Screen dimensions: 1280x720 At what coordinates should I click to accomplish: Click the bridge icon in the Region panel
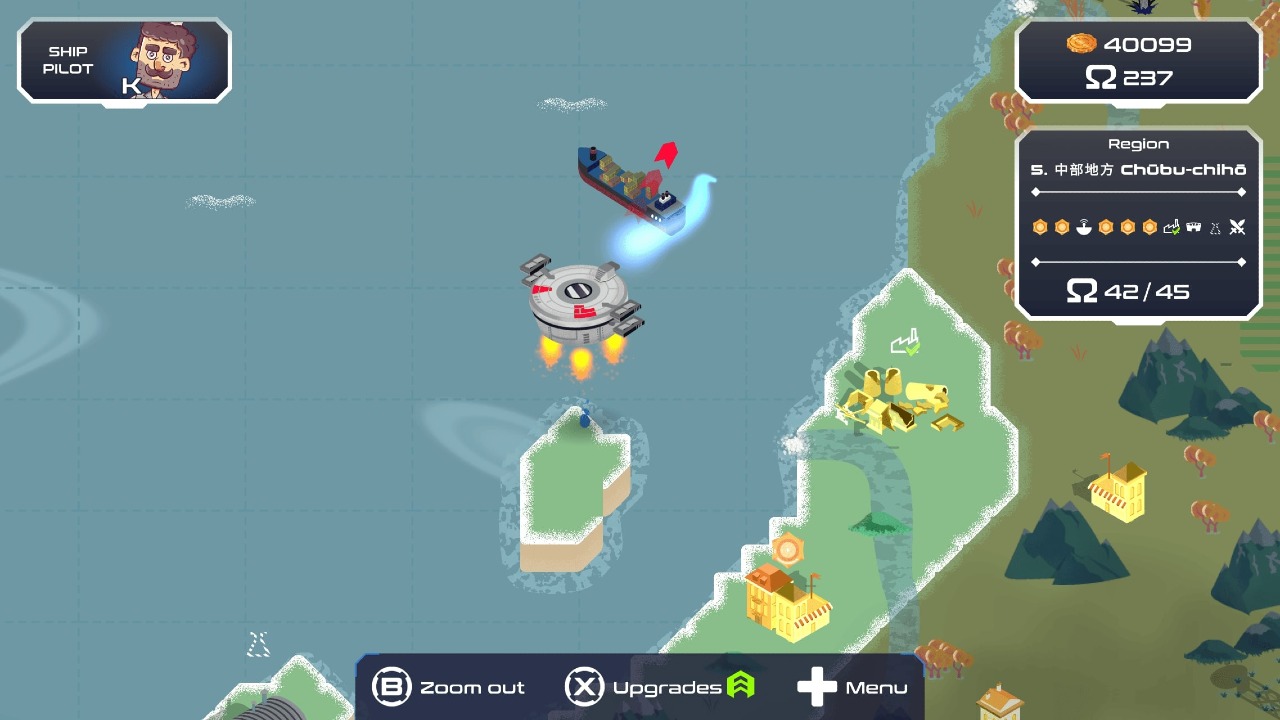point(1192,226)
